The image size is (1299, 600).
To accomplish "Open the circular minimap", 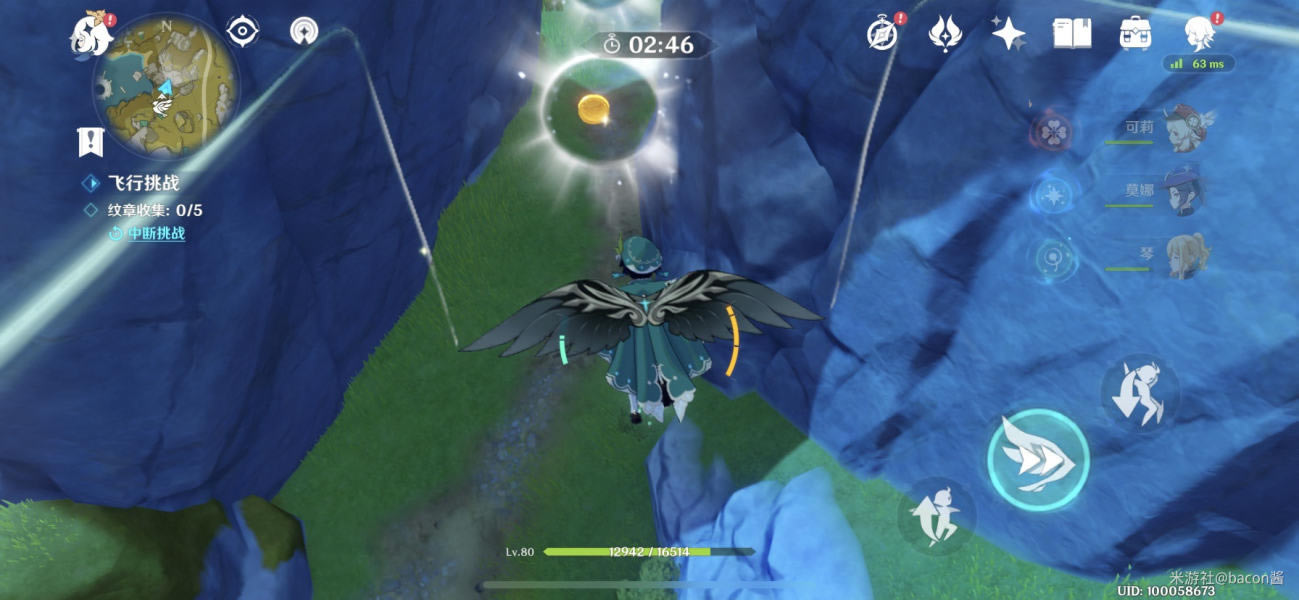I will click(x=165, y=88).
